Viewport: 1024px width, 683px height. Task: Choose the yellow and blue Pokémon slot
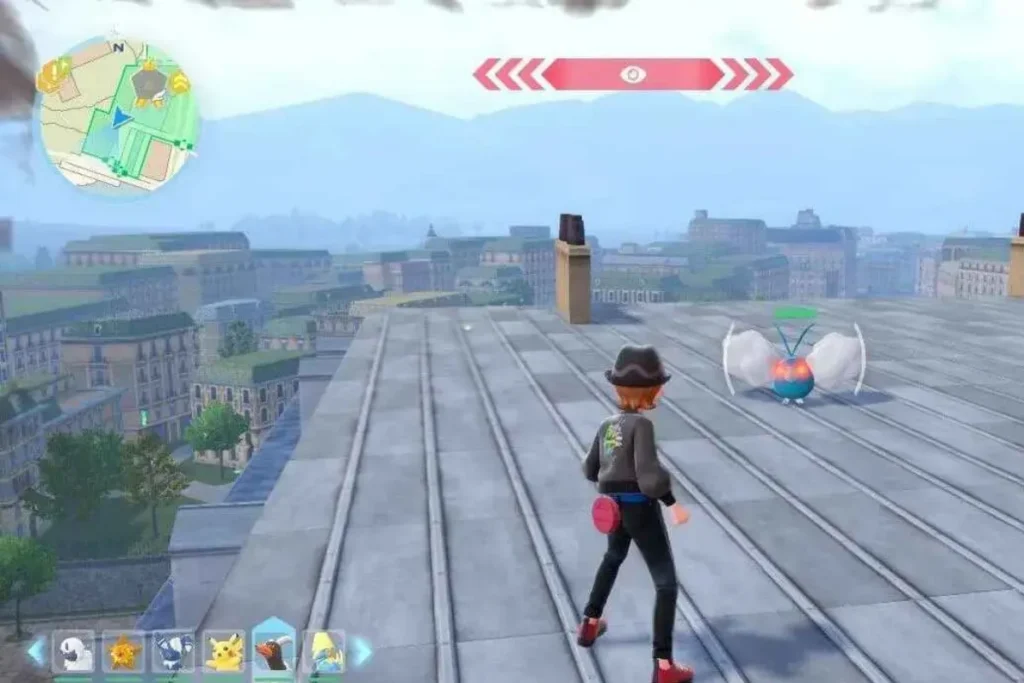tap(323, 651)
